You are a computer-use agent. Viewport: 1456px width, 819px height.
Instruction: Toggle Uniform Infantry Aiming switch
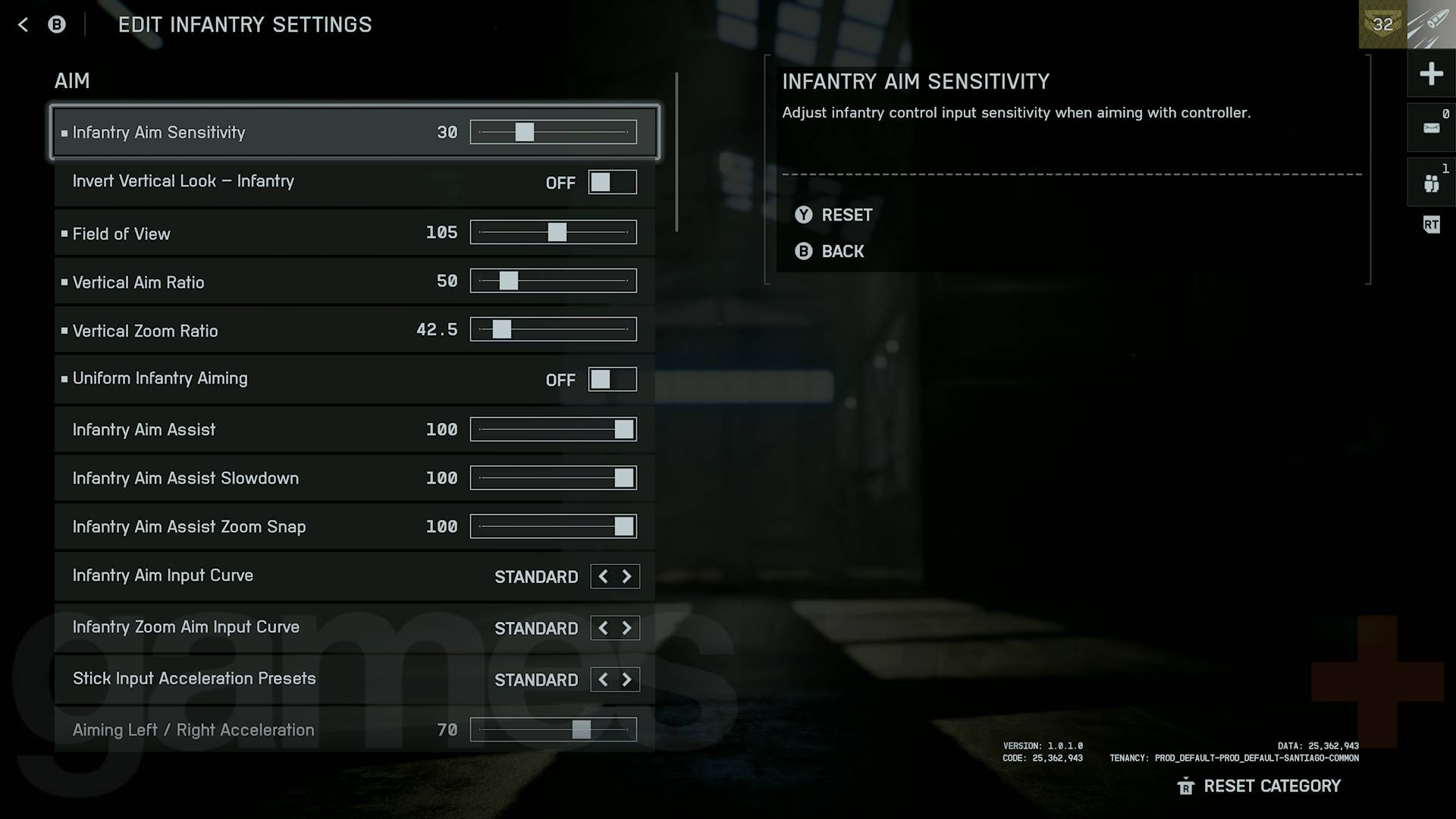point(612,379)
